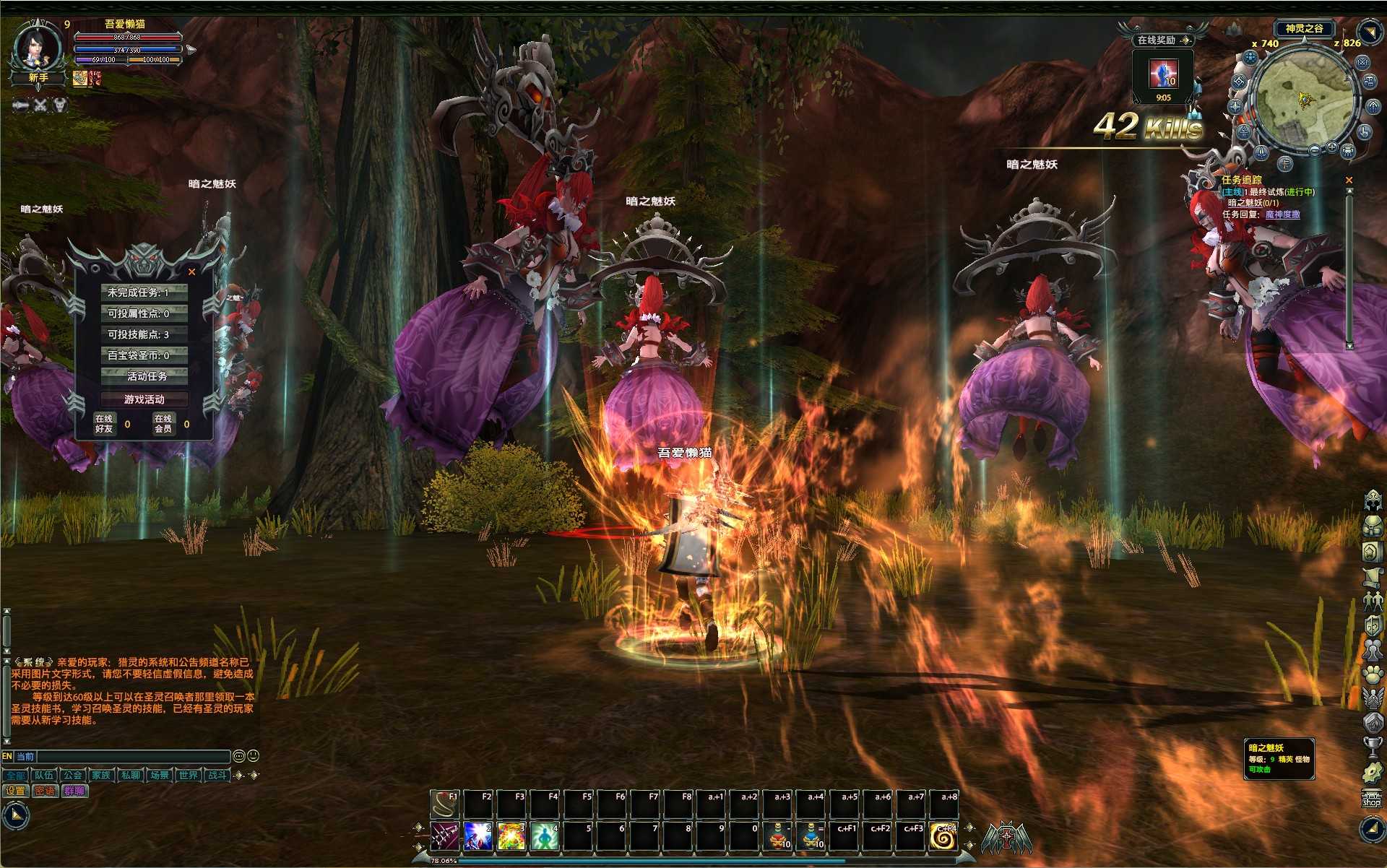The width and height of the screenshot is (1387, 868).
Task: Claim the 在线奖励 online reward item
Action: (1163, 74)
